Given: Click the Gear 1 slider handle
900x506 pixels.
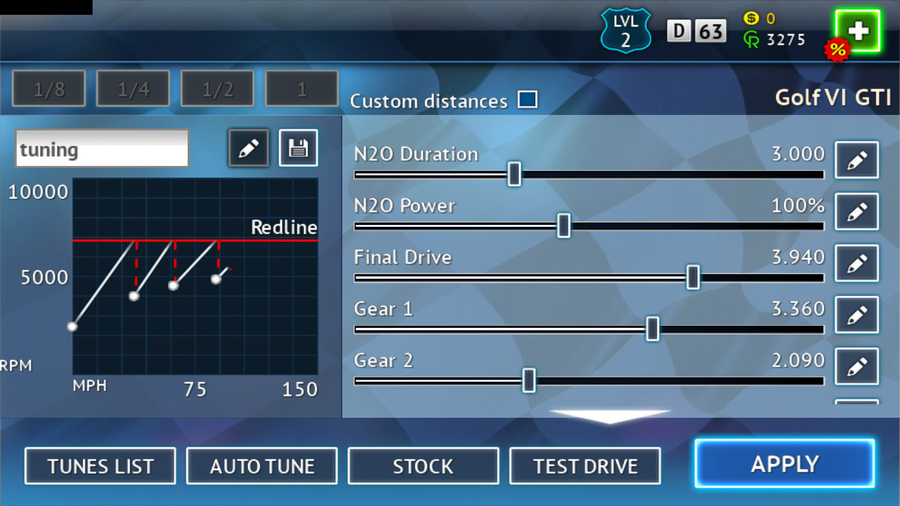Looking at the screenshot, I should 652,328.
